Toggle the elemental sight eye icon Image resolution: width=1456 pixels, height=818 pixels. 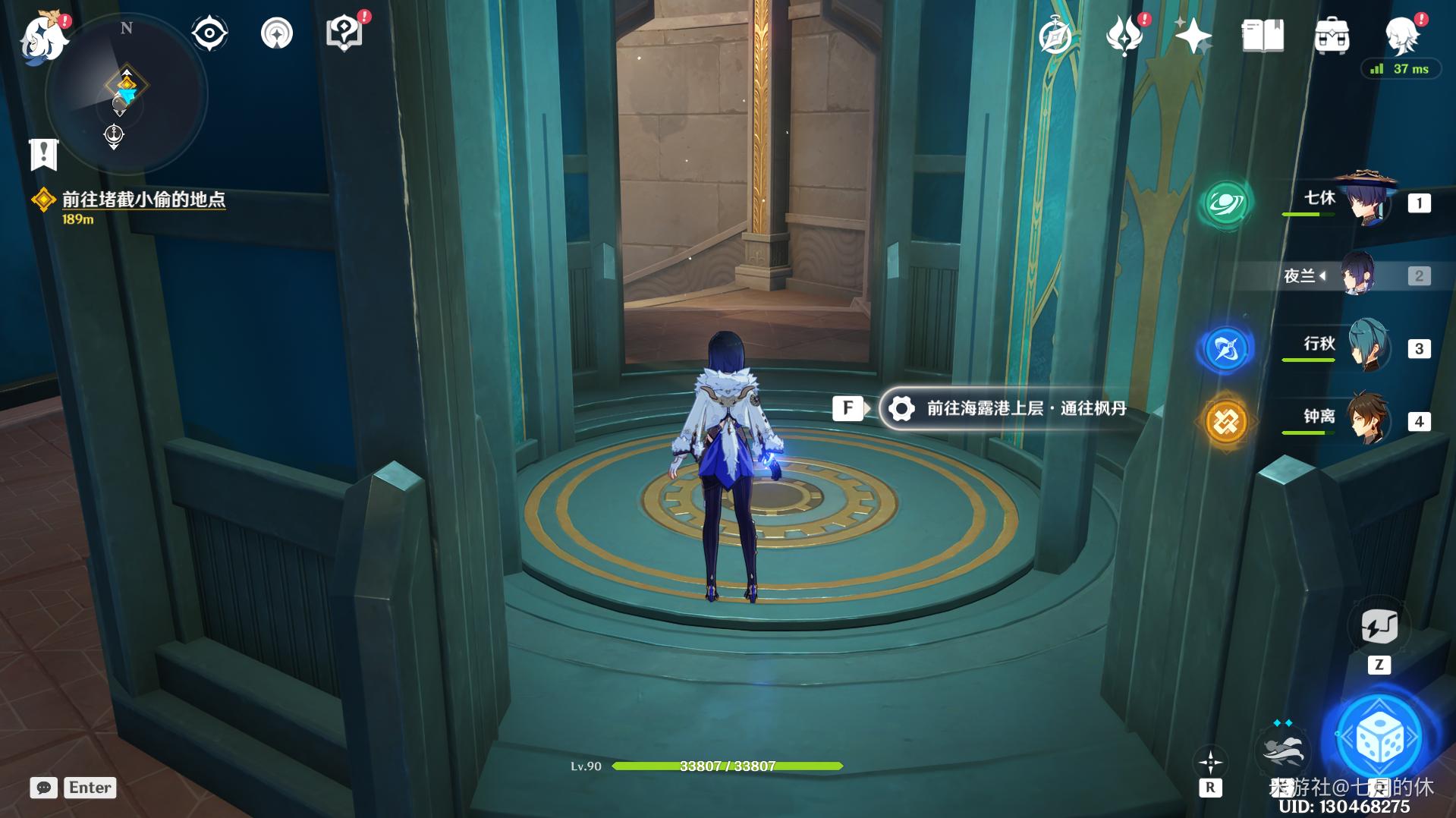pos(209,33)
